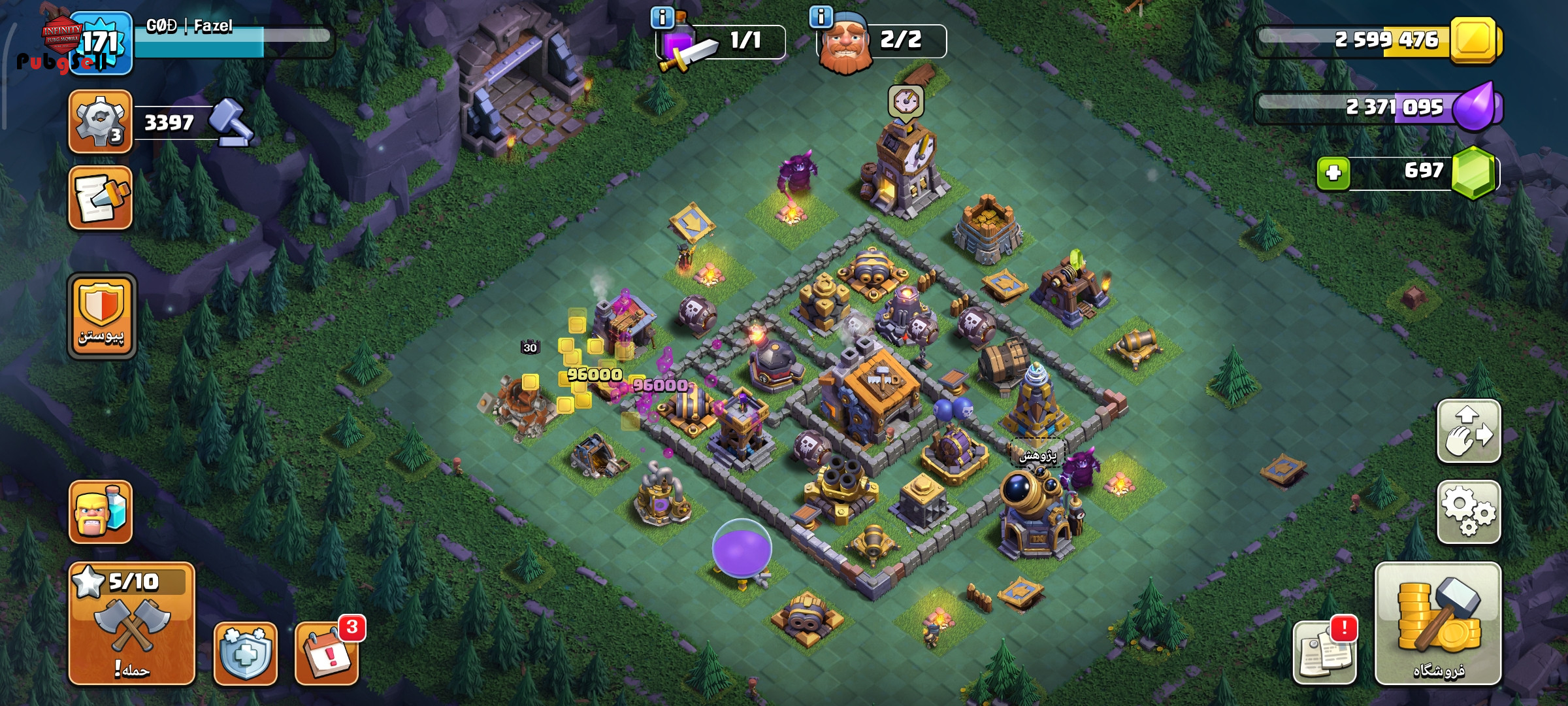Open the shop with coins and hammer

(x=1437, y=624)
